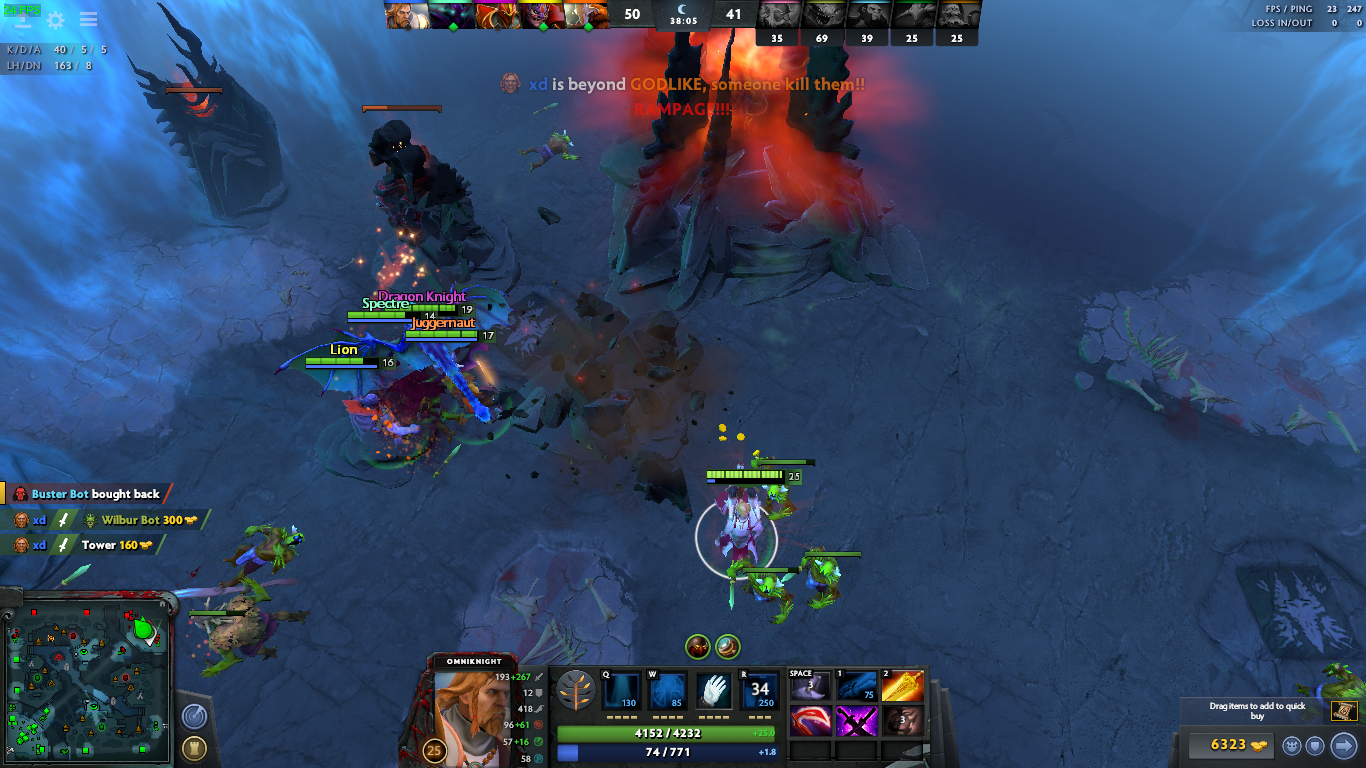Open the talent tree
Viewport: 1366px width, 768px height.
pos(576,690)
